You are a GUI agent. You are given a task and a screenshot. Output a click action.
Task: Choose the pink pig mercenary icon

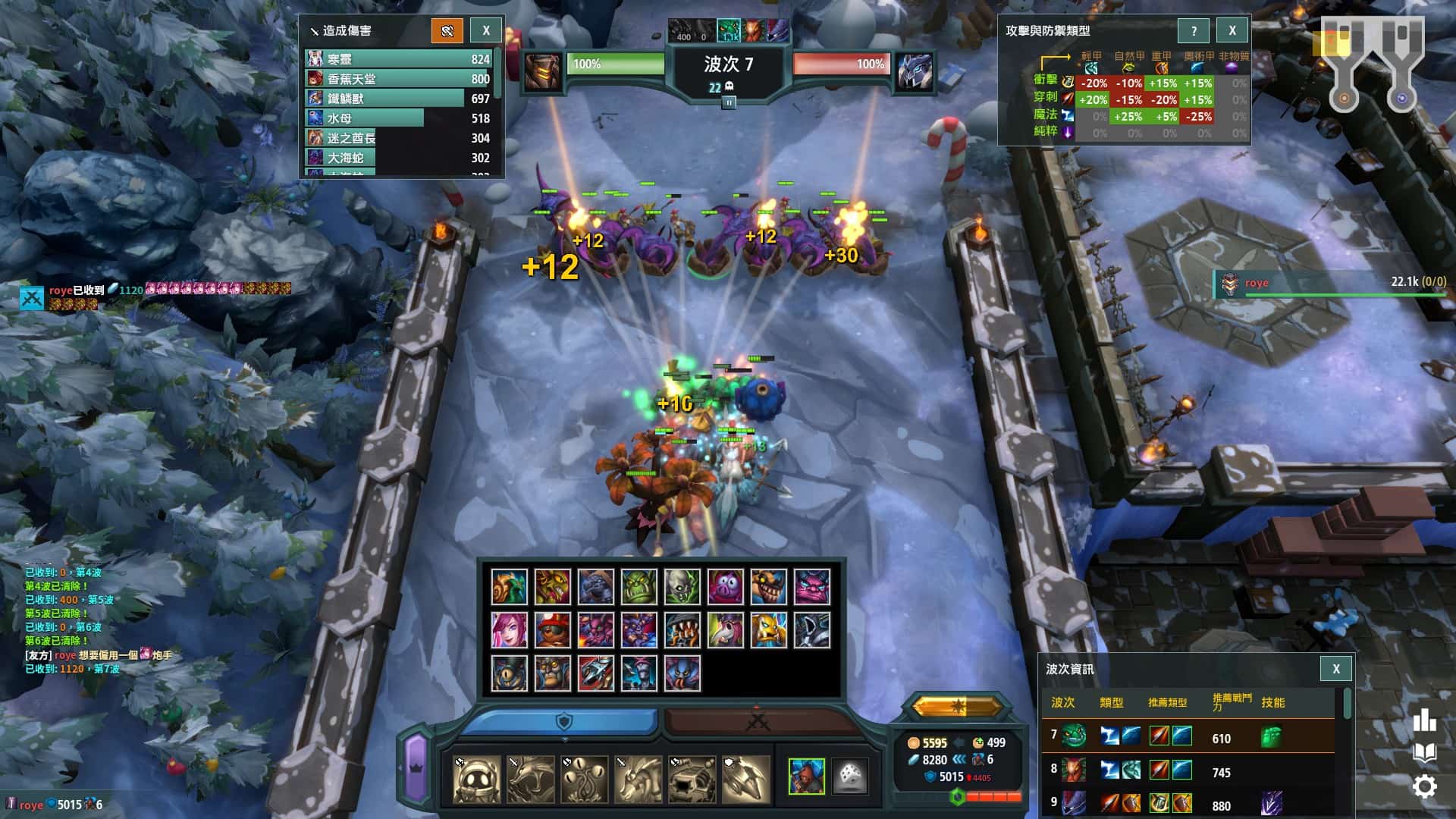(x=726, y=586)
